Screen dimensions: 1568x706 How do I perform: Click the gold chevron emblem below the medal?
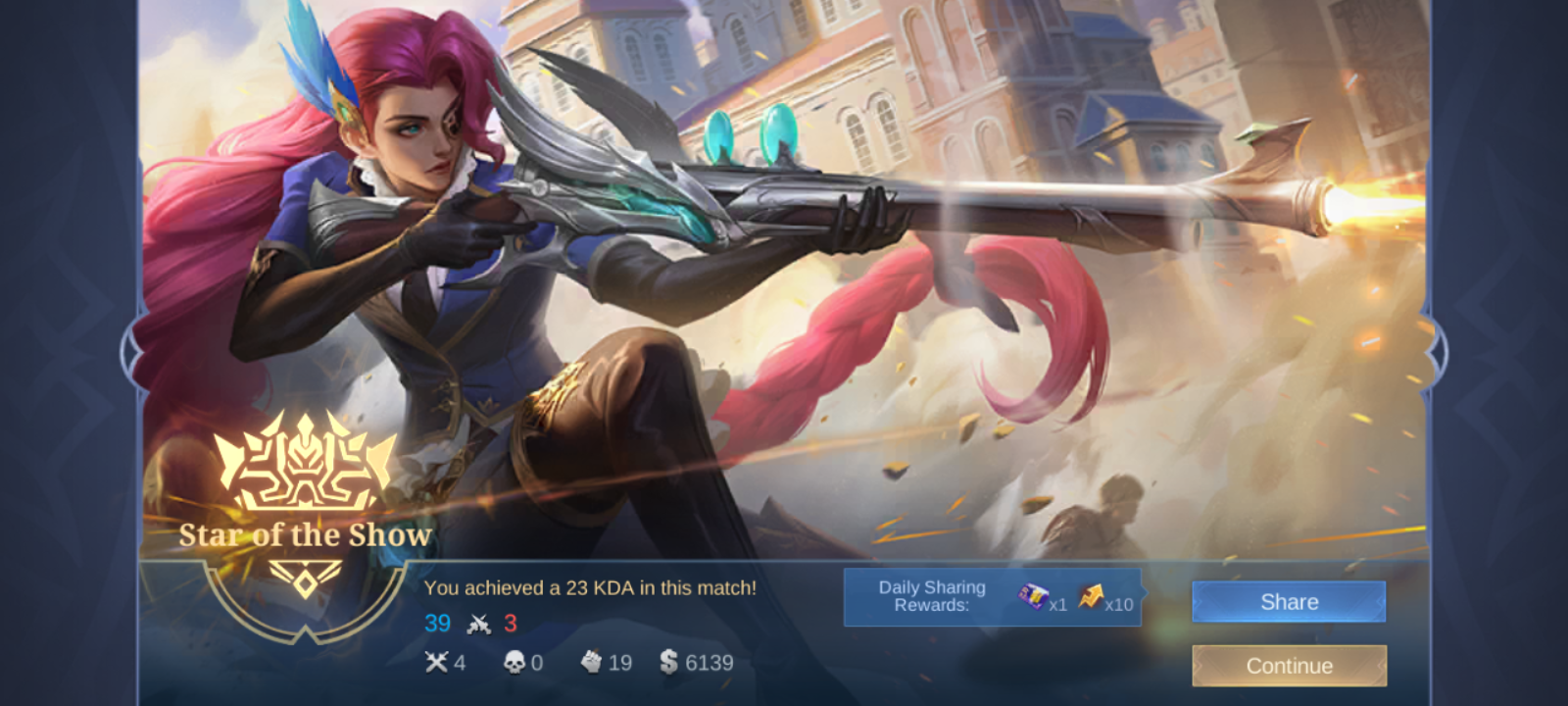tap(307, 580)
